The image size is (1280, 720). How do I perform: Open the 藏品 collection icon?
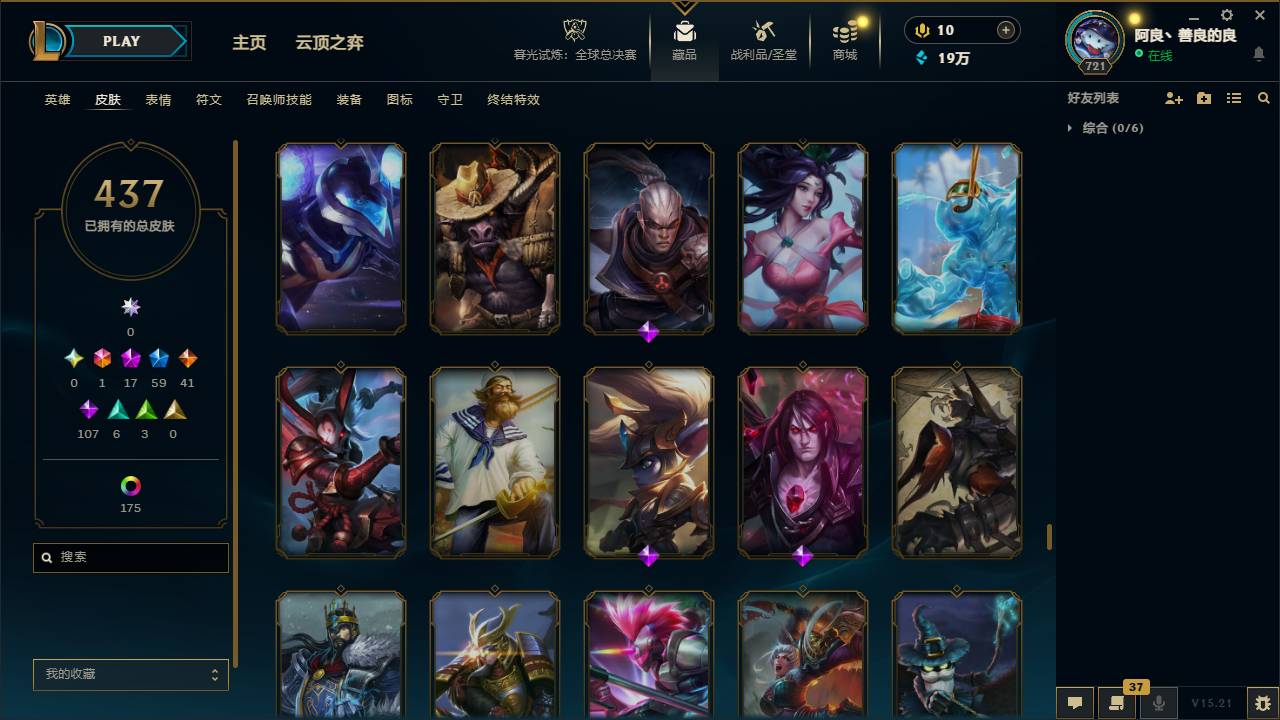point(684,38)
